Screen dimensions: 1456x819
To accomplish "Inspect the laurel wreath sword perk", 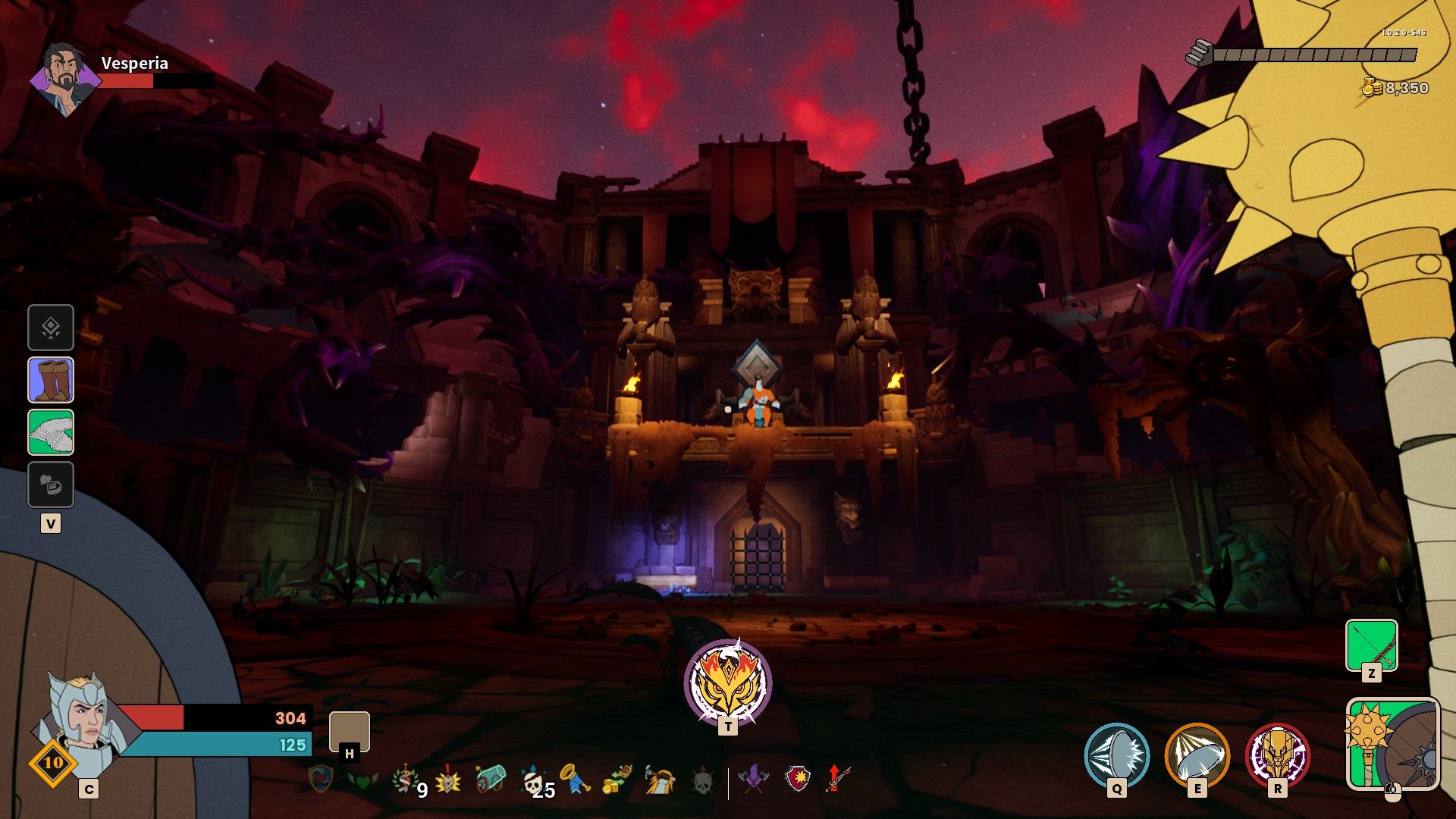I will click(406, 780).
